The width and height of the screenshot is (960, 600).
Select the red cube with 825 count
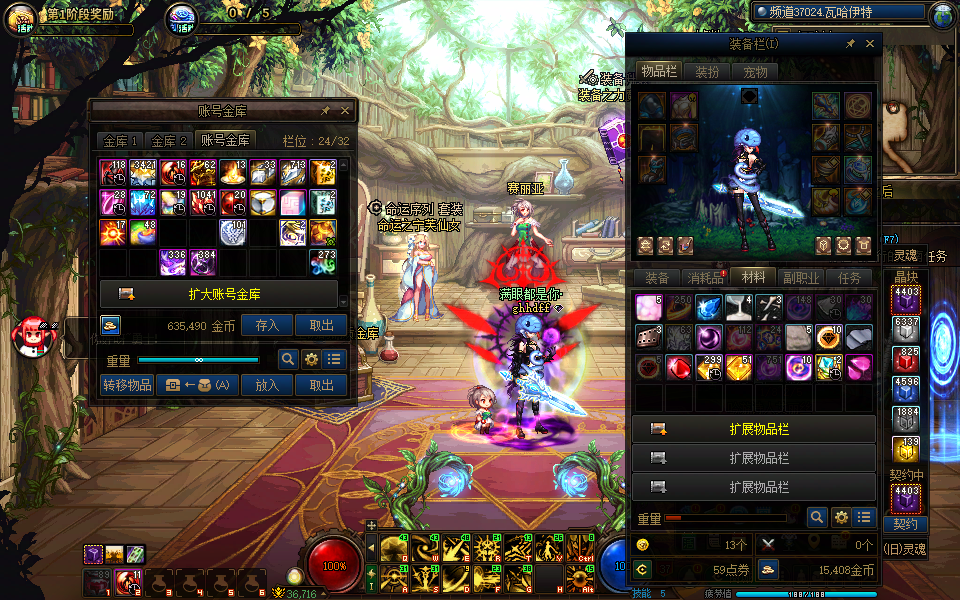click(x=906, y=359)
